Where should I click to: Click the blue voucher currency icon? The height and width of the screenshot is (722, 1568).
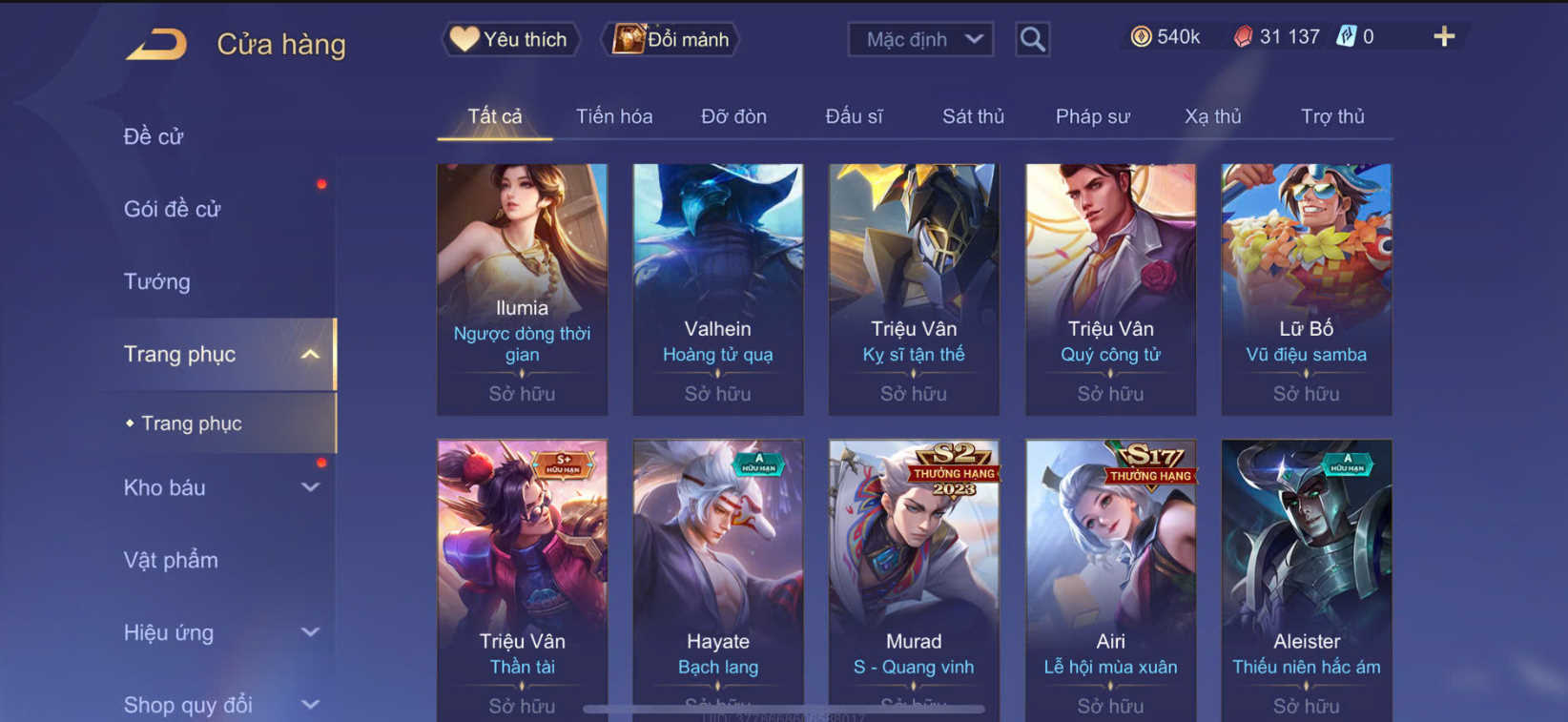pyautogui.click(x=1345, y=35)
